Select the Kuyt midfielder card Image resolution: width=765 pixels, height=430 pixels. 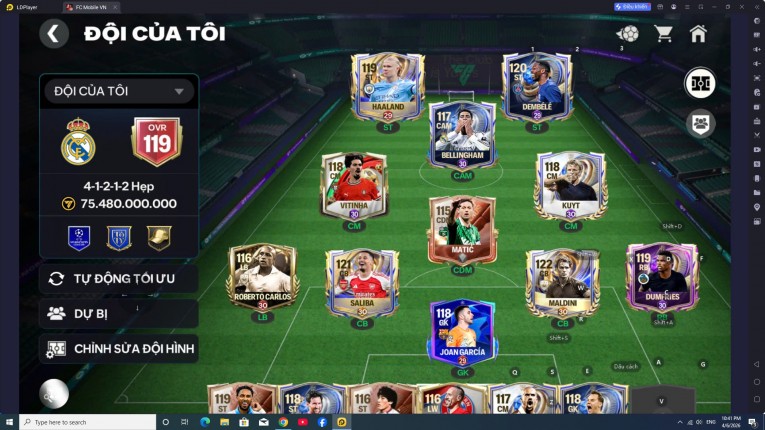tap(570, 185)
